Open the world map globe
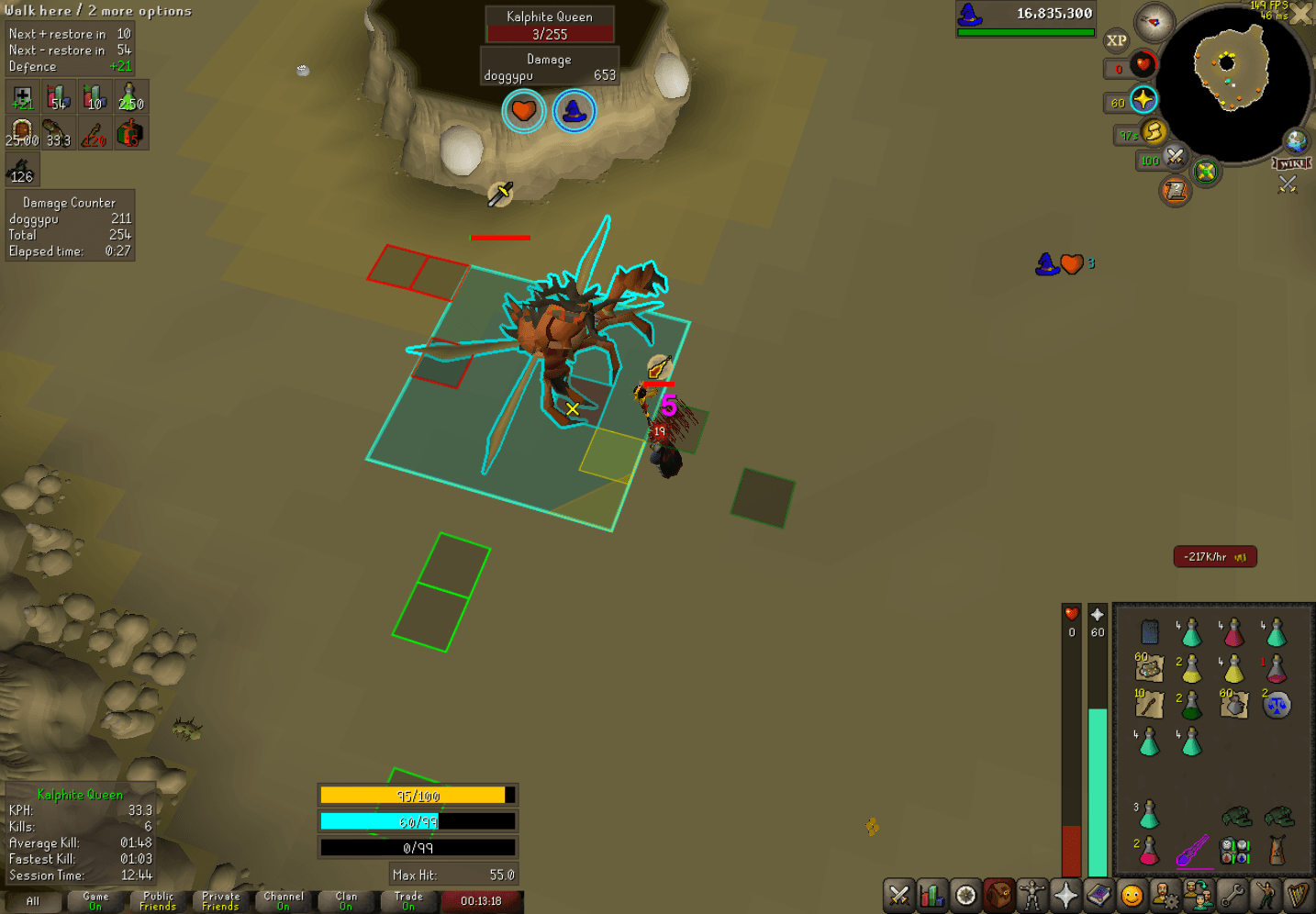 point(1297,141)
